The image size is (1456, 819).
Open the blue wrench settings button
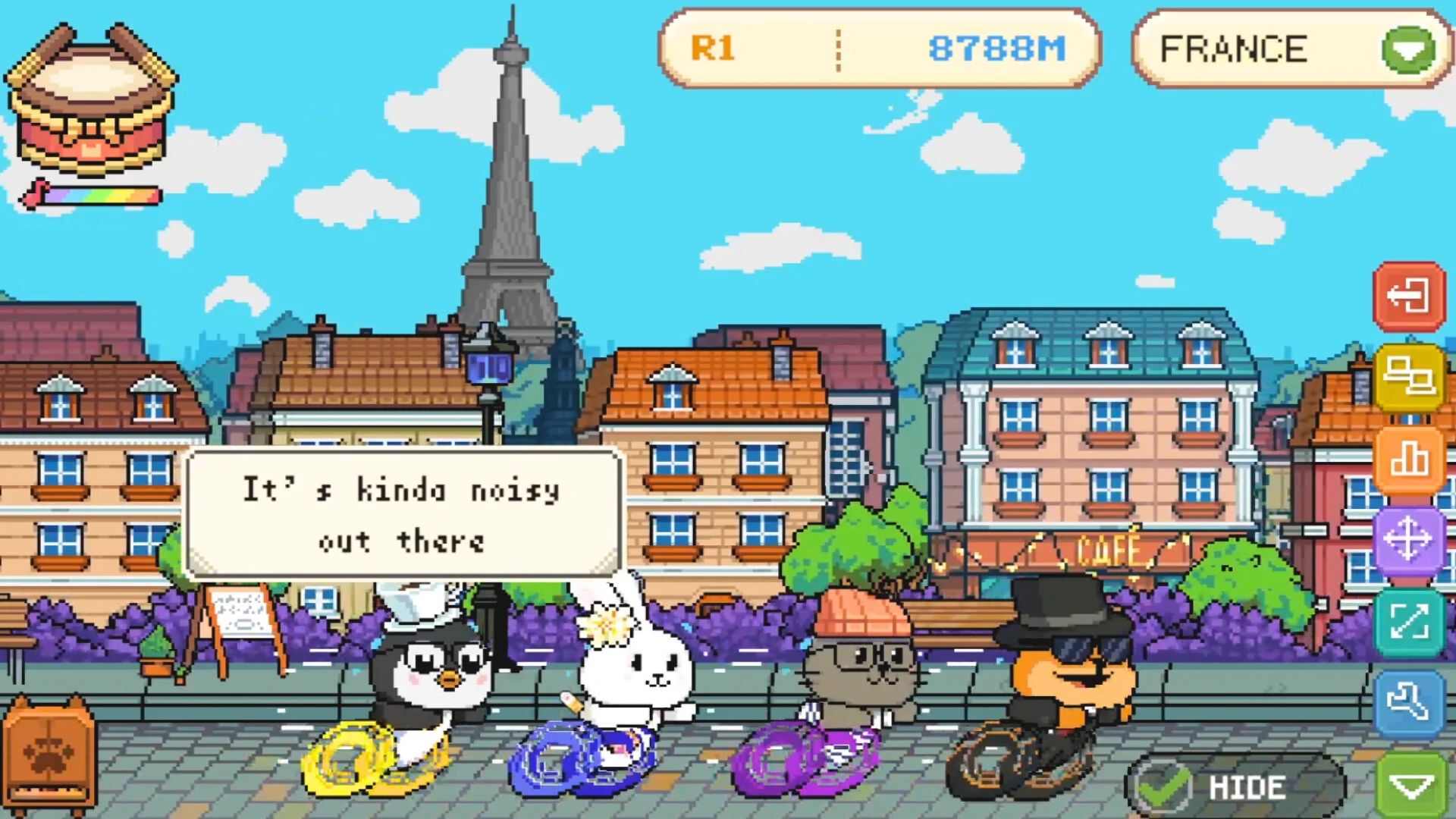[1409, 703]
